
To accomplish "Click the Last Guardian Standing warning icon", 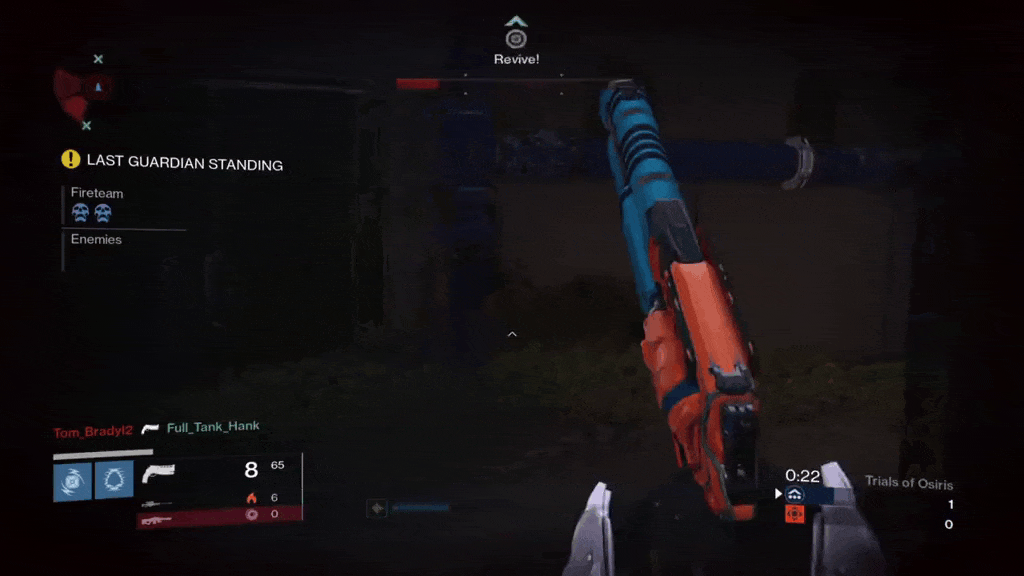I will [x=70, y=159].
